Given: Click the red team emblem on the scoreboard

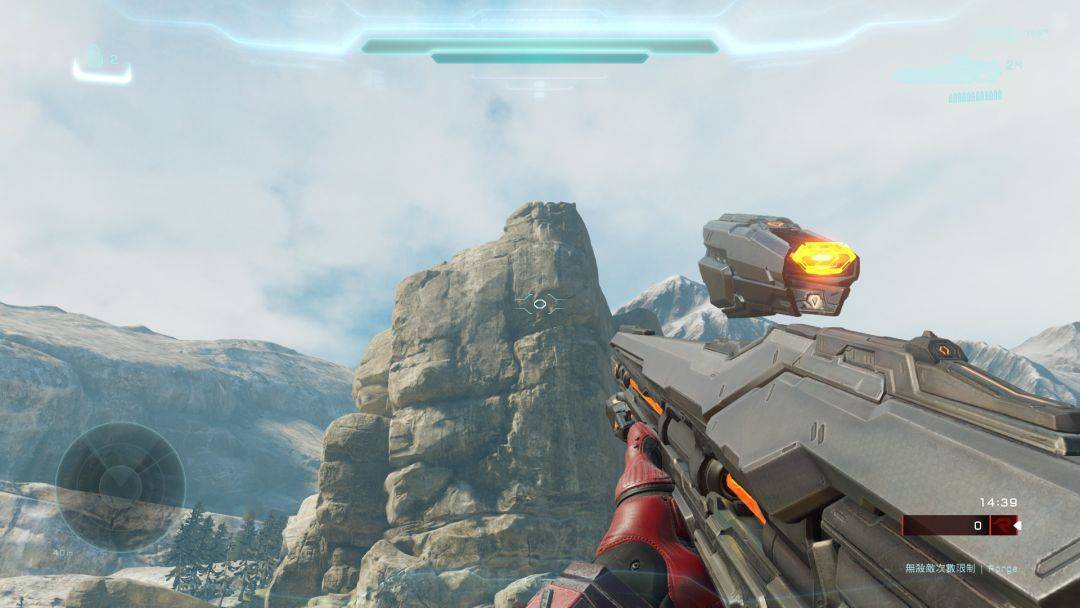Looking at the screenshot, I should coord(1002,525).
